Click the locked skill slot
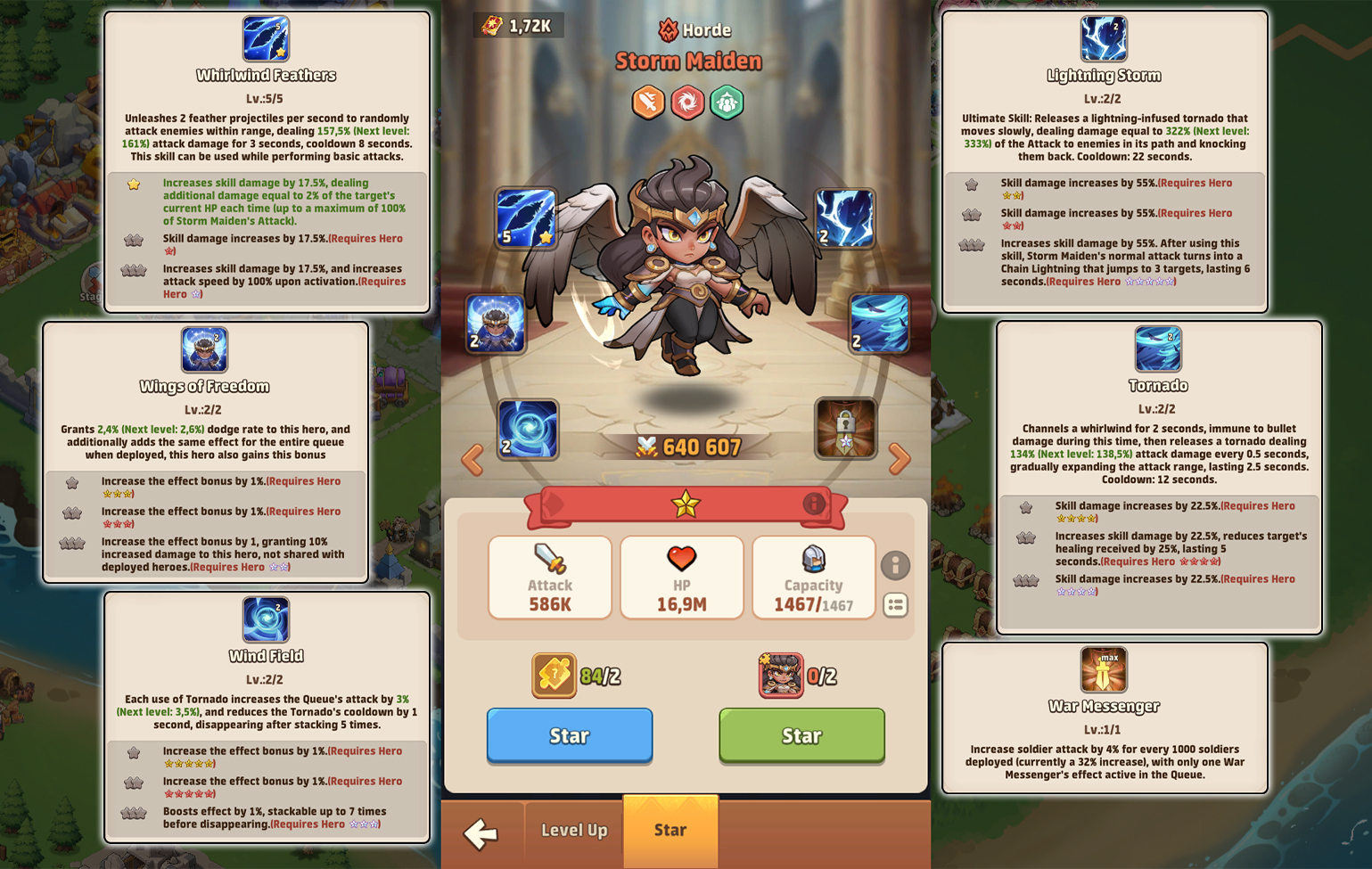The image size is (1372, 869). 845,428
